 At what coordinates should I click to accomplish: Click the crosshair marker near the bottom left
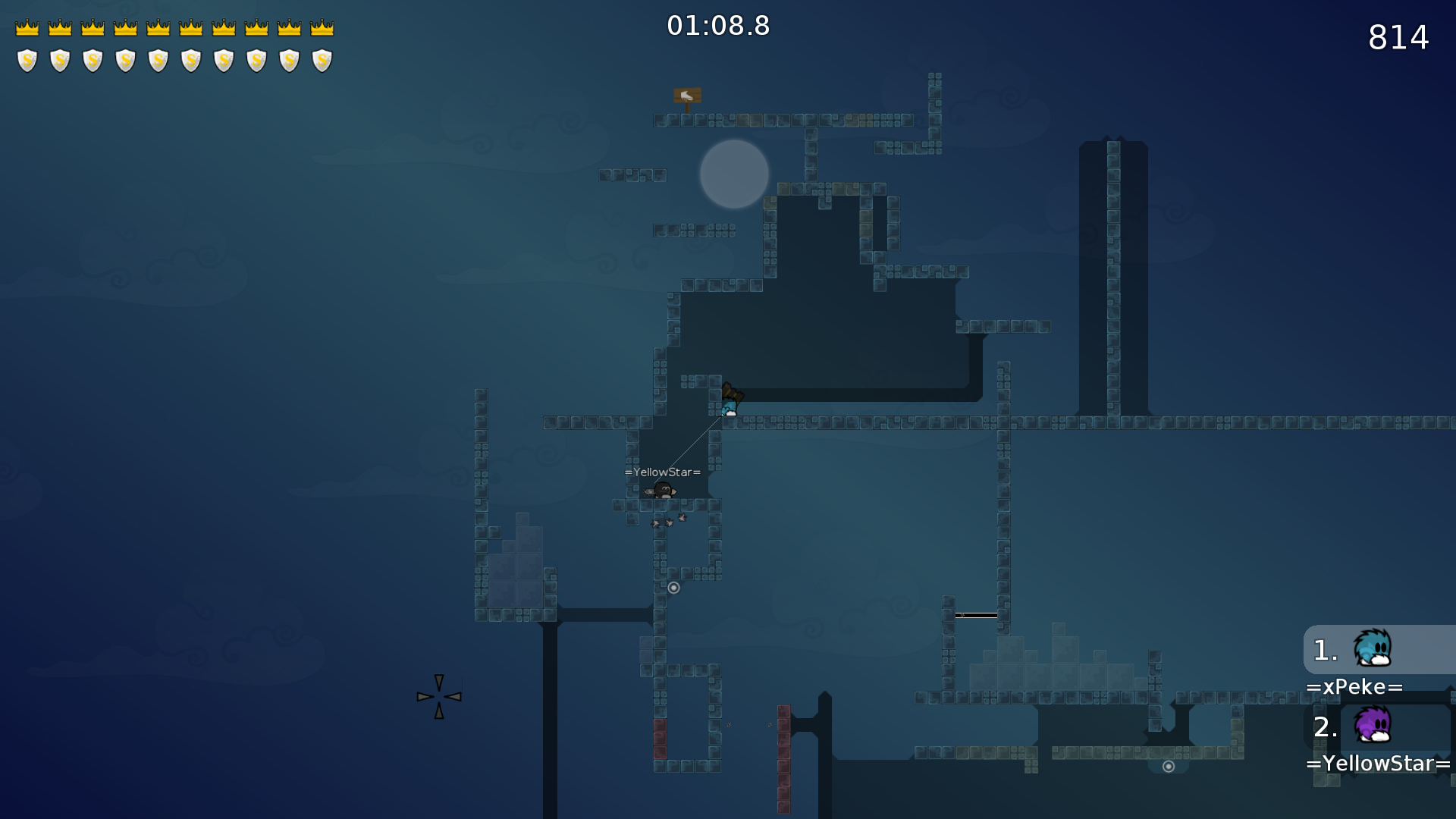(439, 695)
